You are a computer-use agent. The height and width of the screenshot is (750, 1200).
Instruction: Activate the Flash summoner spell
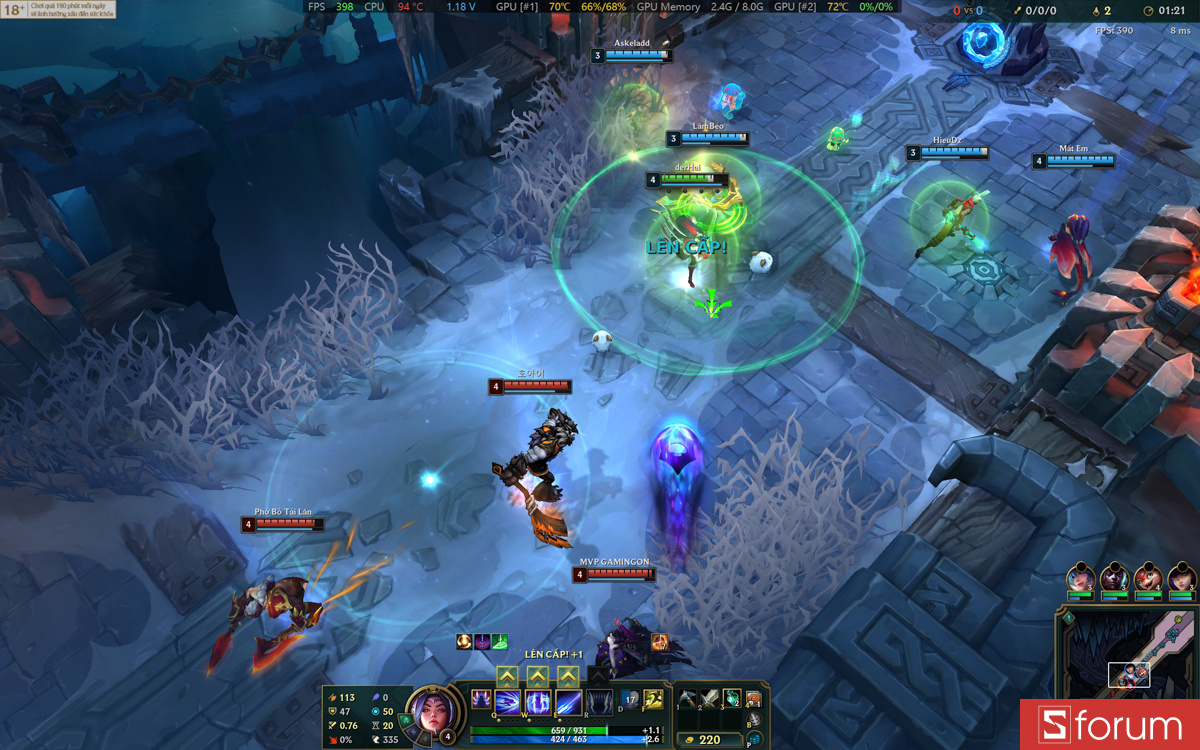[x=653, y=699]
